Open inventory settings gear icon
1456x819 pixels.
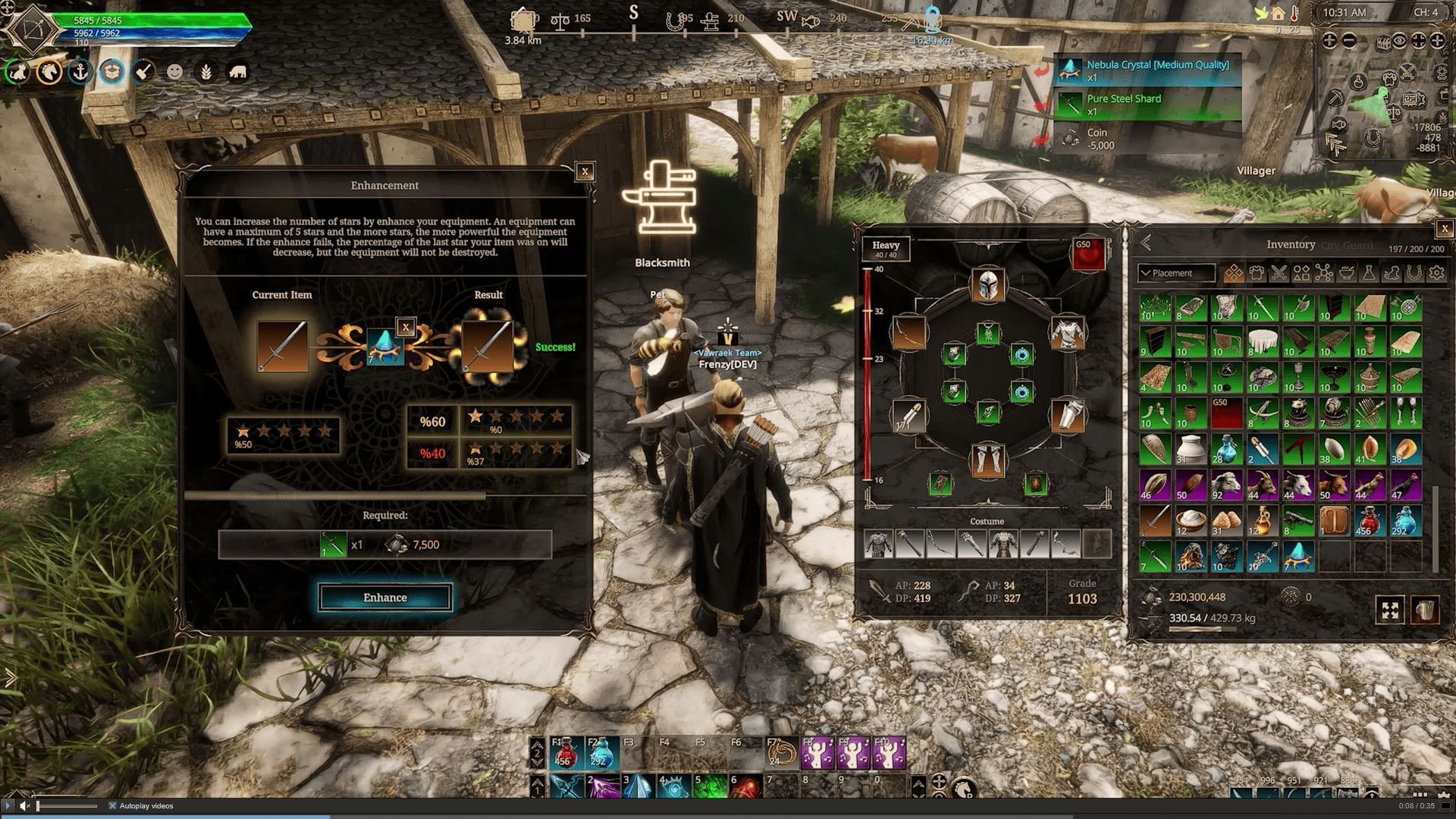[x=1436, y=273]
